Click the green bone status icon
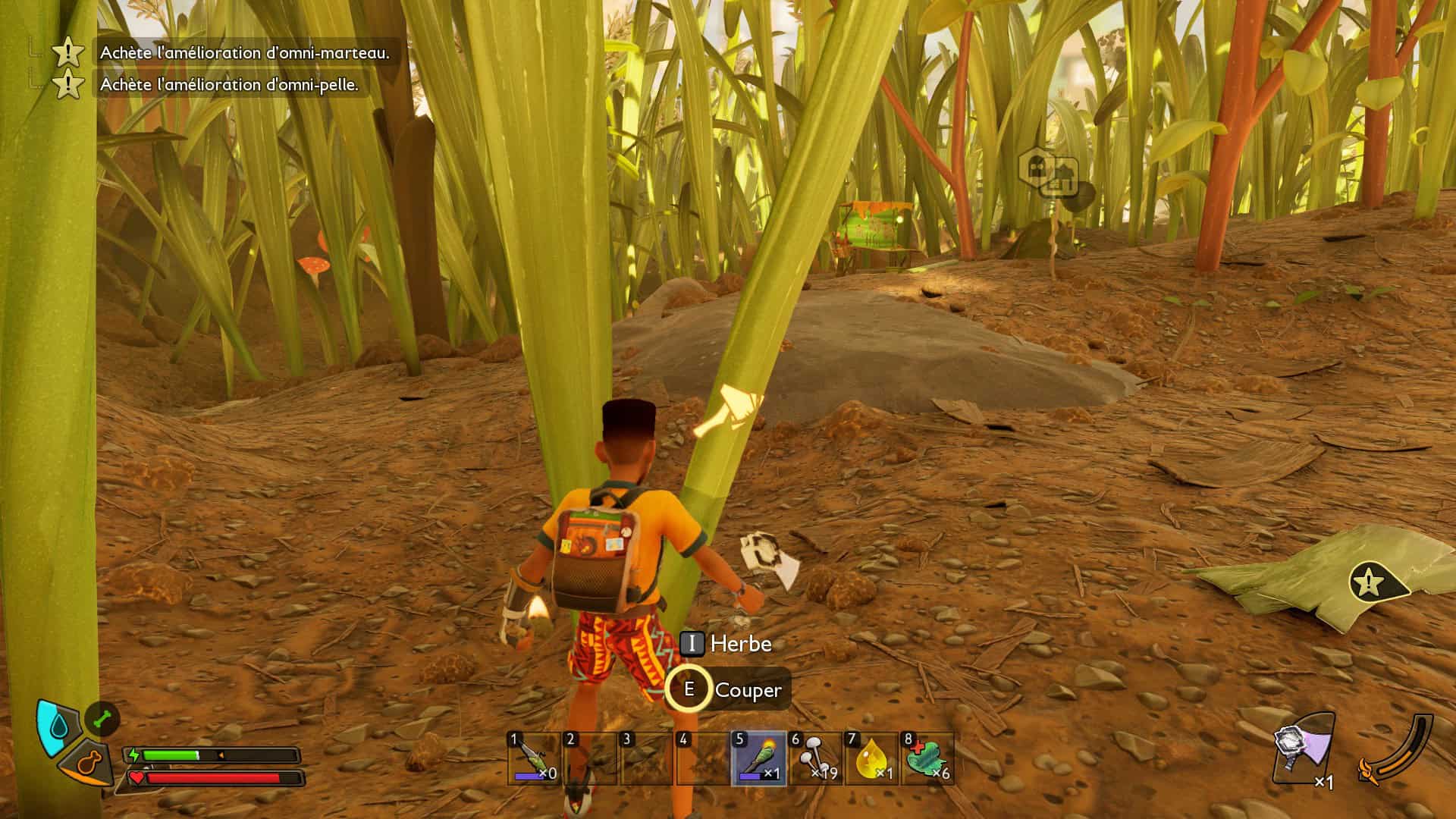Viewport: 1456px width, 819px height. 102,718
